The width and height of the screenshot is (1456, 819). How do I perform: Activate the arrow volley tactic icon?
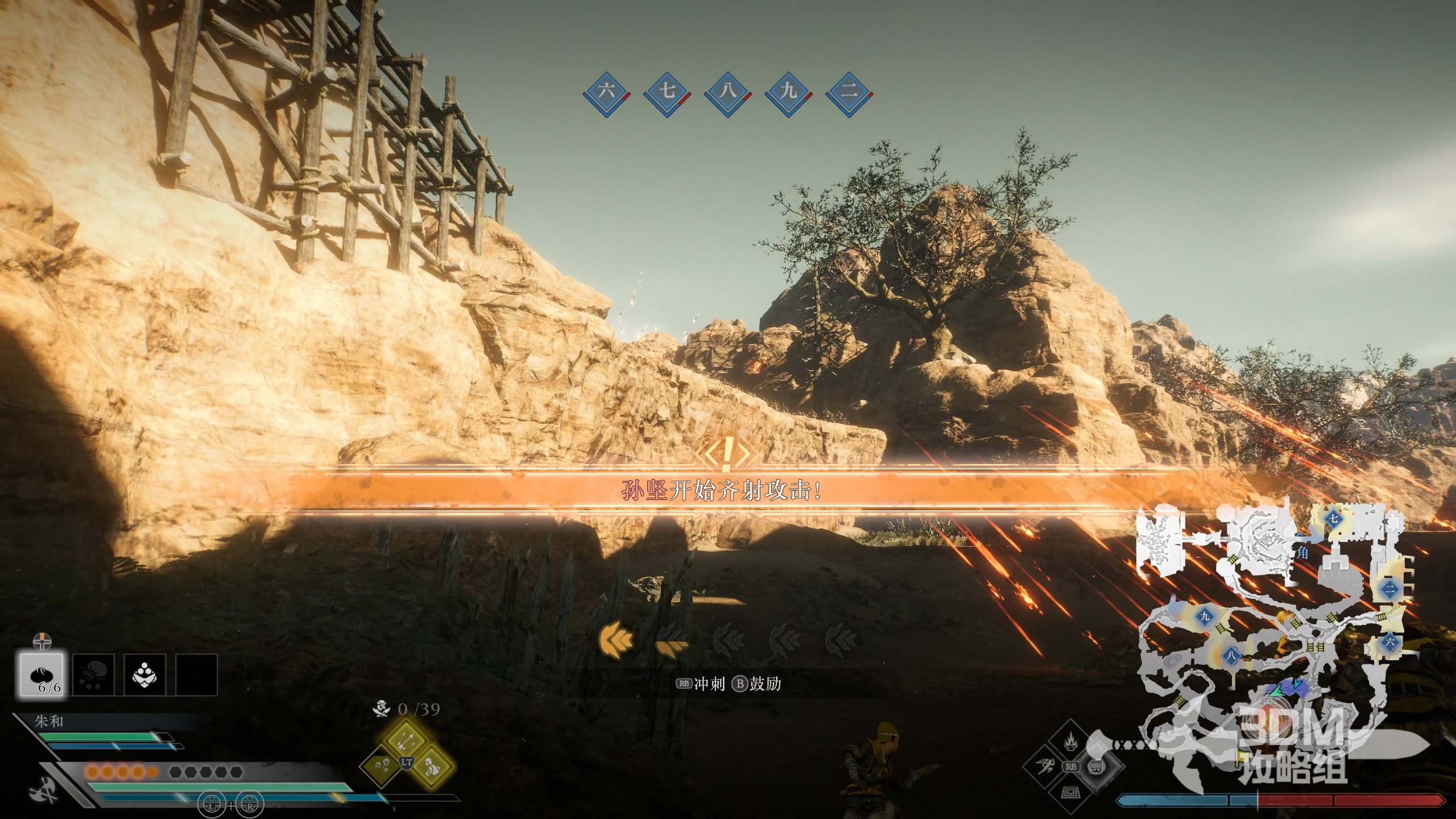click(x=406, y=740)
